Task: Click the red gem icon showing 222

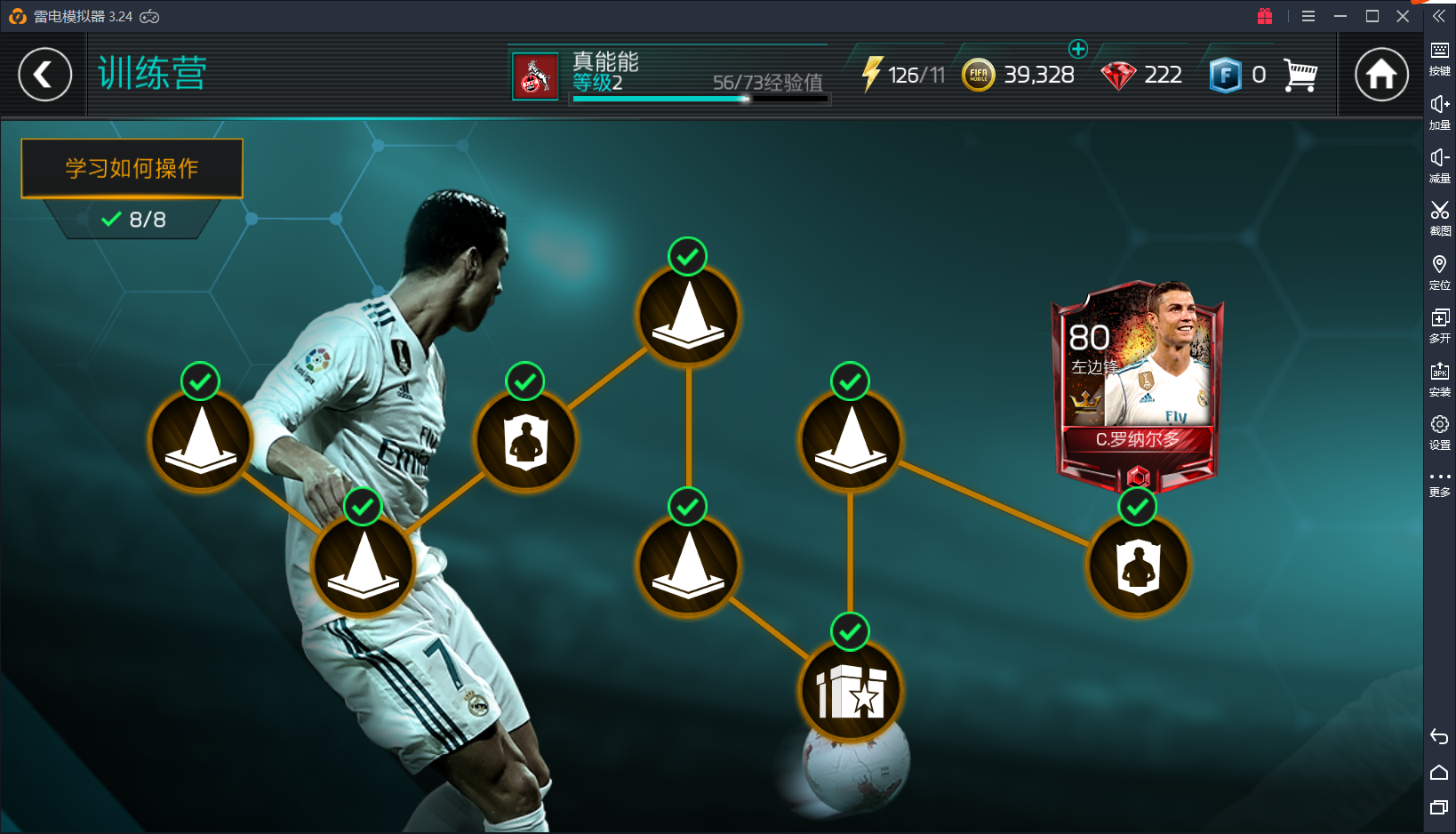Action: click(1118, 75)
